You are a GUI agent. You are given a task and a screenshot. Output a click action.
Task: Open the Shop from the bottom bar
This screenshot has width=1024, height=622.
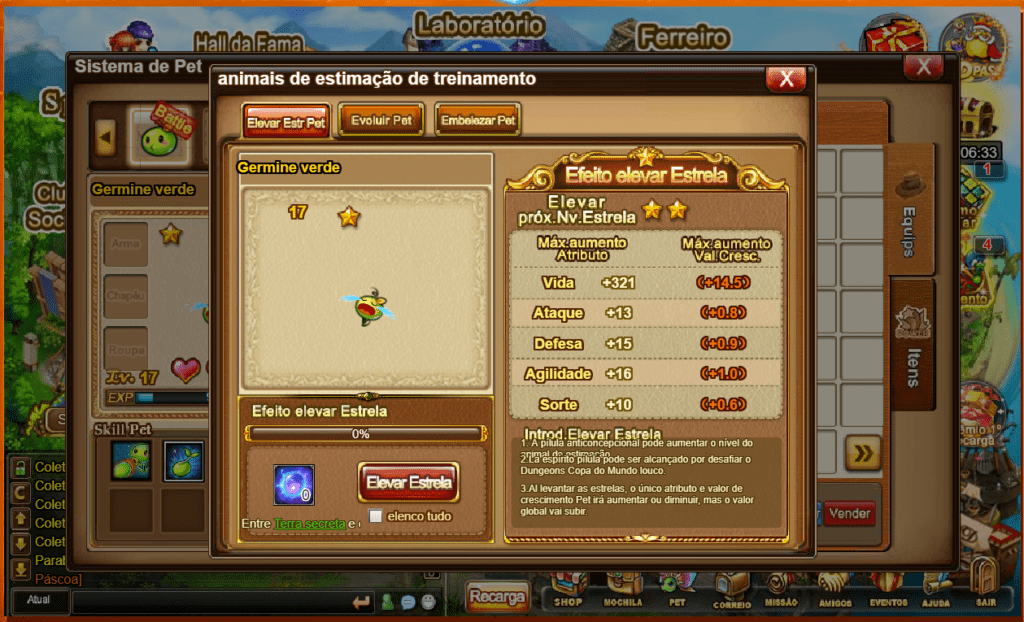click(568, 590)
